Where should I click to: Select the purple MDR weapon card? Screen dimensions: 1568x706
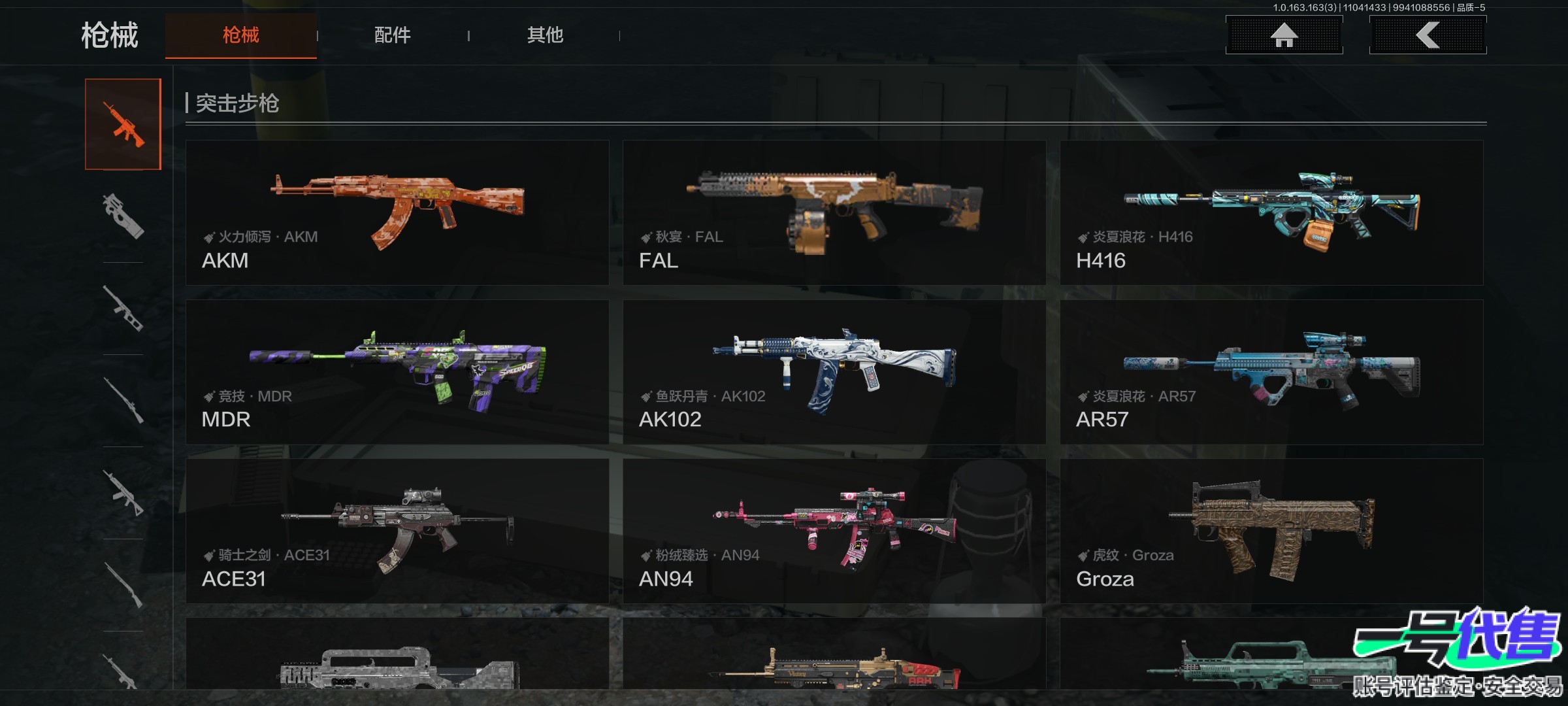tap(397, 372)
